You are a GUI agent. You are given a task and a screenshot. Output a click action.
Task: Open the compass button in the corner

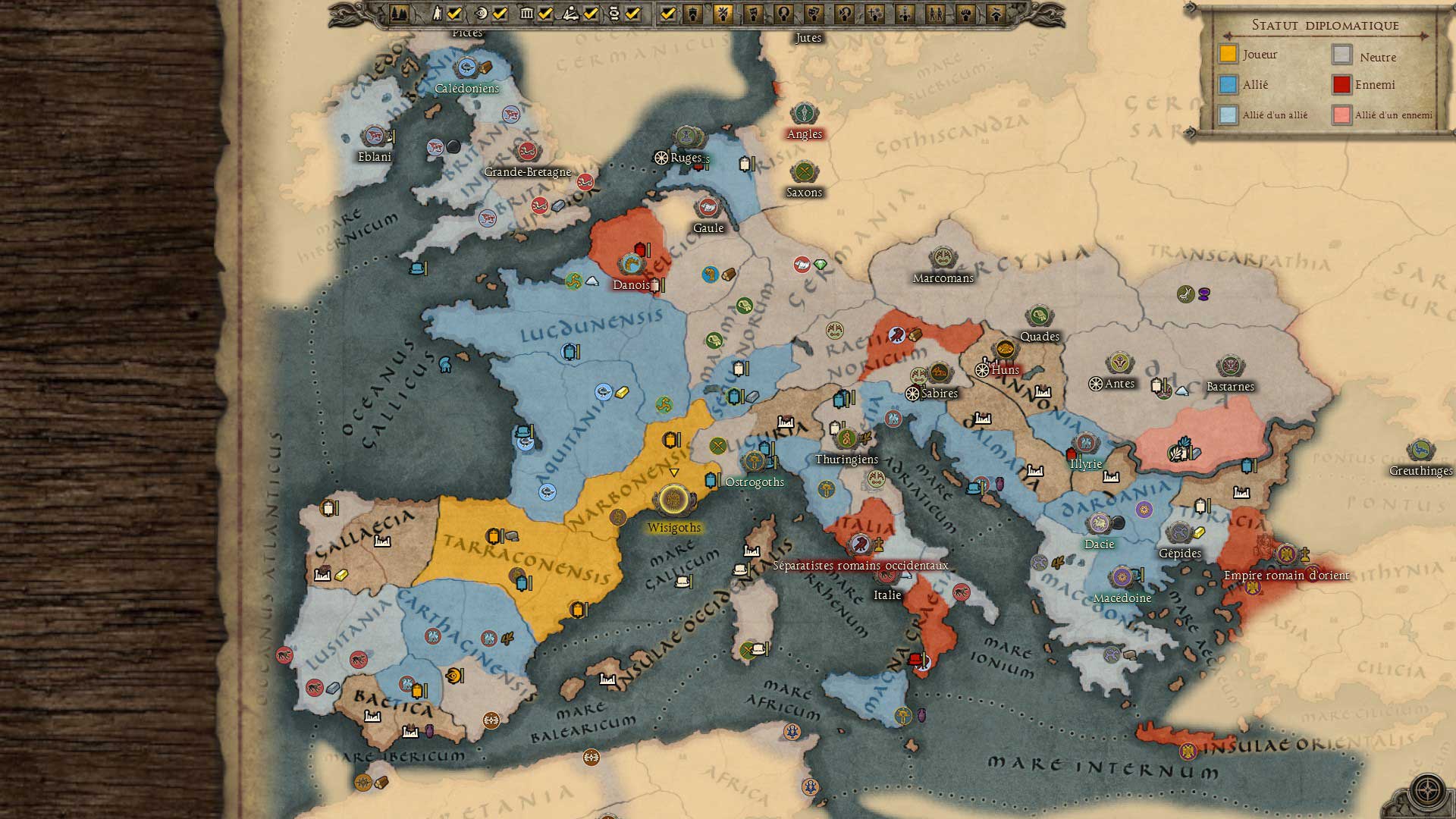click(1427, 791)
